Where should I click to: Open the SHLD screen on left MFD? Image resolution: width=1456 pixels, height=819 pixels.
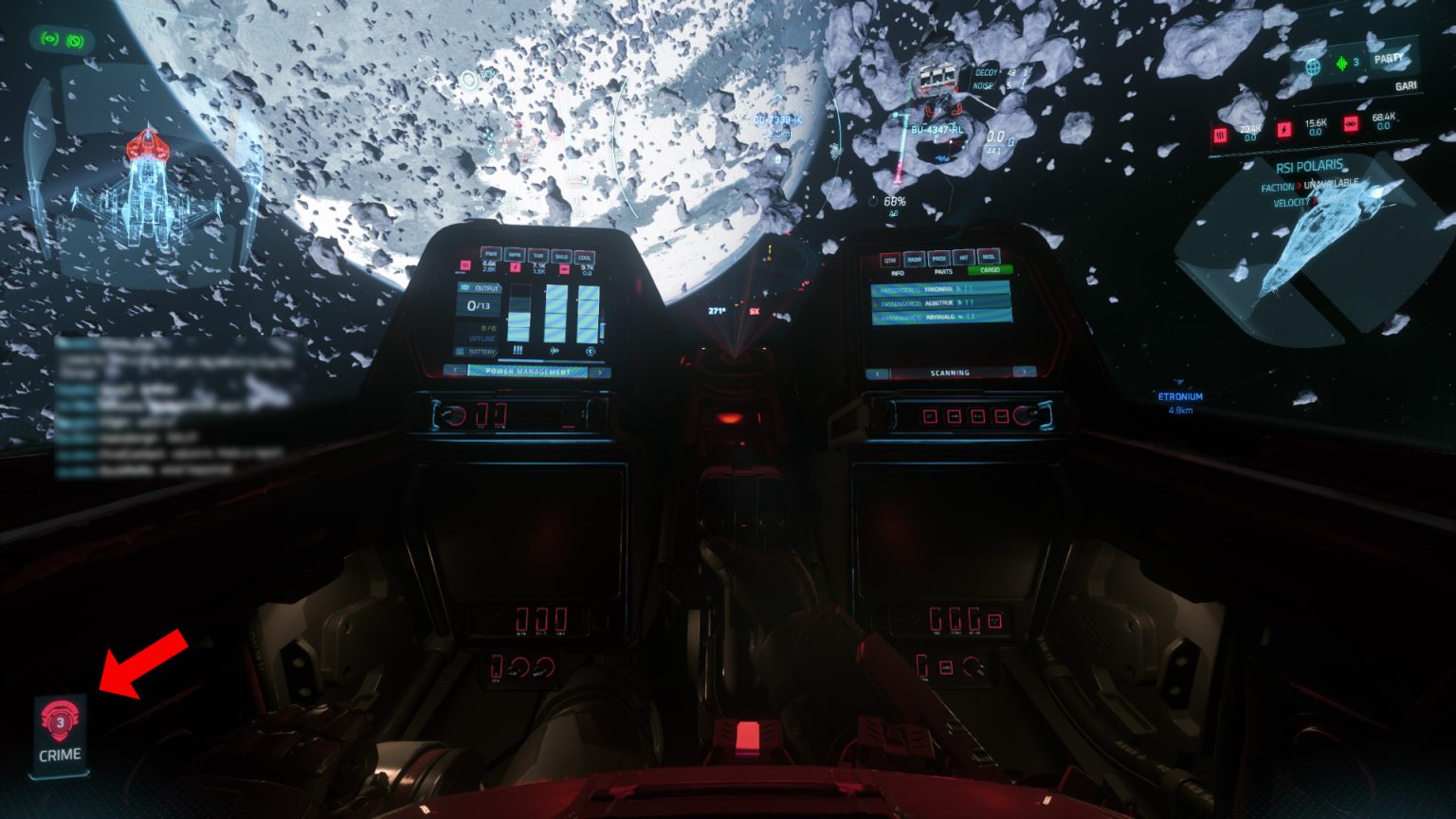(561, 256)
